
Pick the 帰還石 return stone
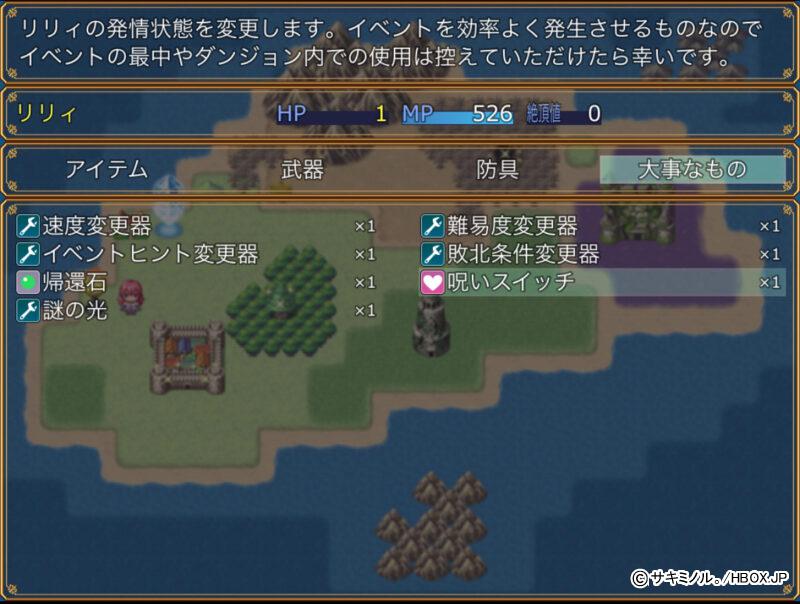pyautogui.click(x=74, y=282)
